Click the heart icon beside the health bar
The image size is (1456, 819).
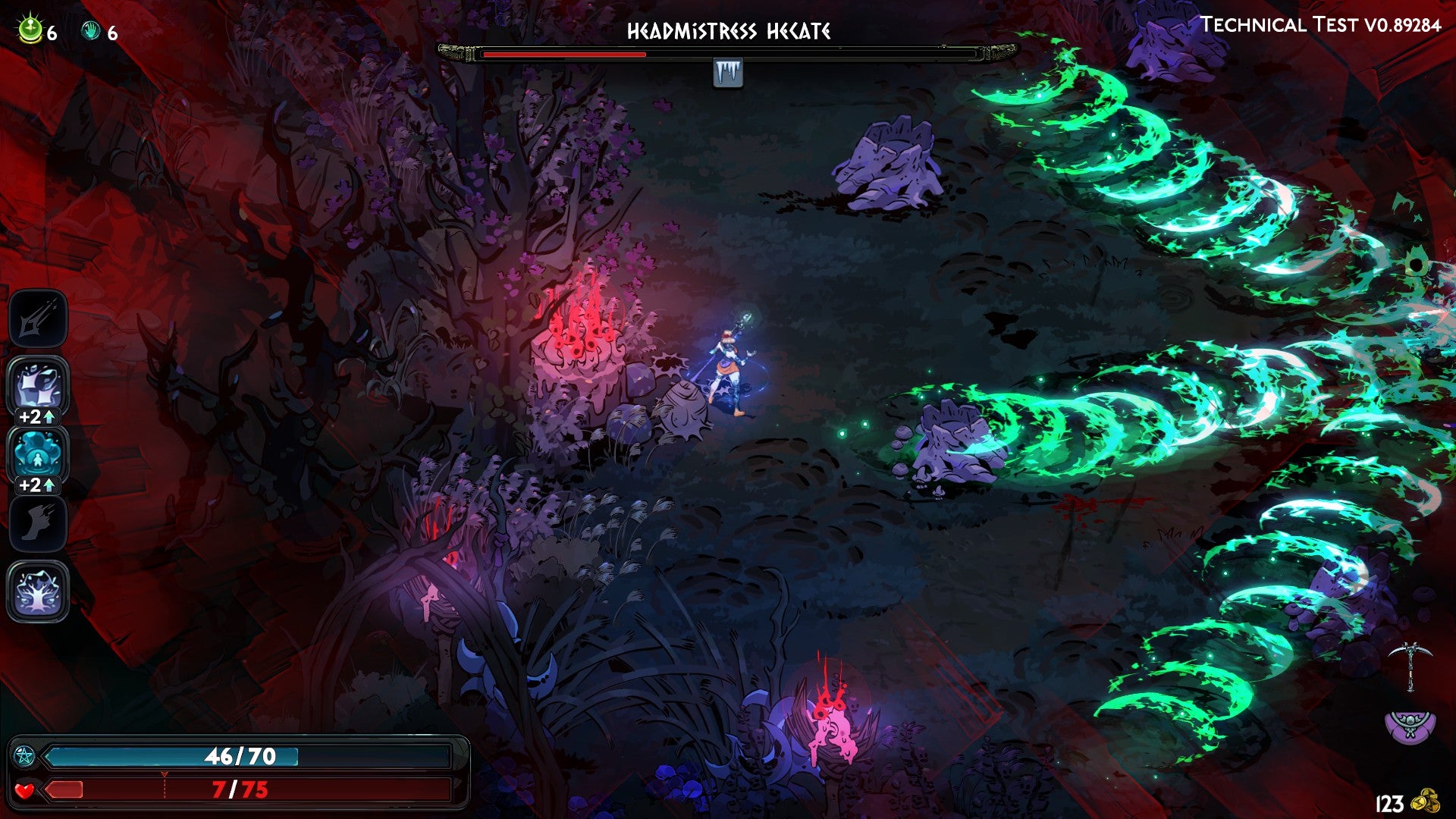25,789
